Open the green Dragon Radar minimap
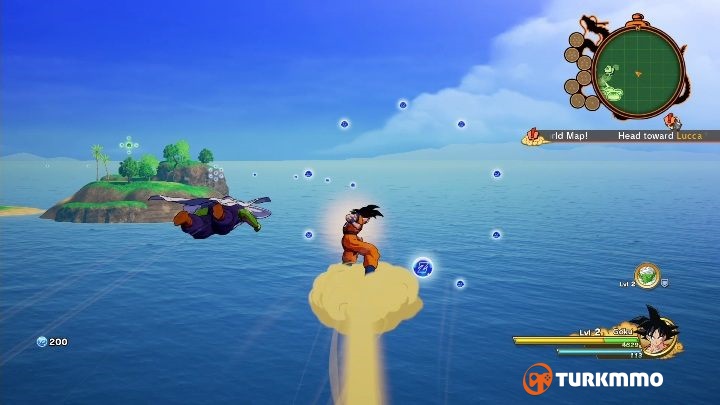This screenshot has height=405, width=720. 638,72
